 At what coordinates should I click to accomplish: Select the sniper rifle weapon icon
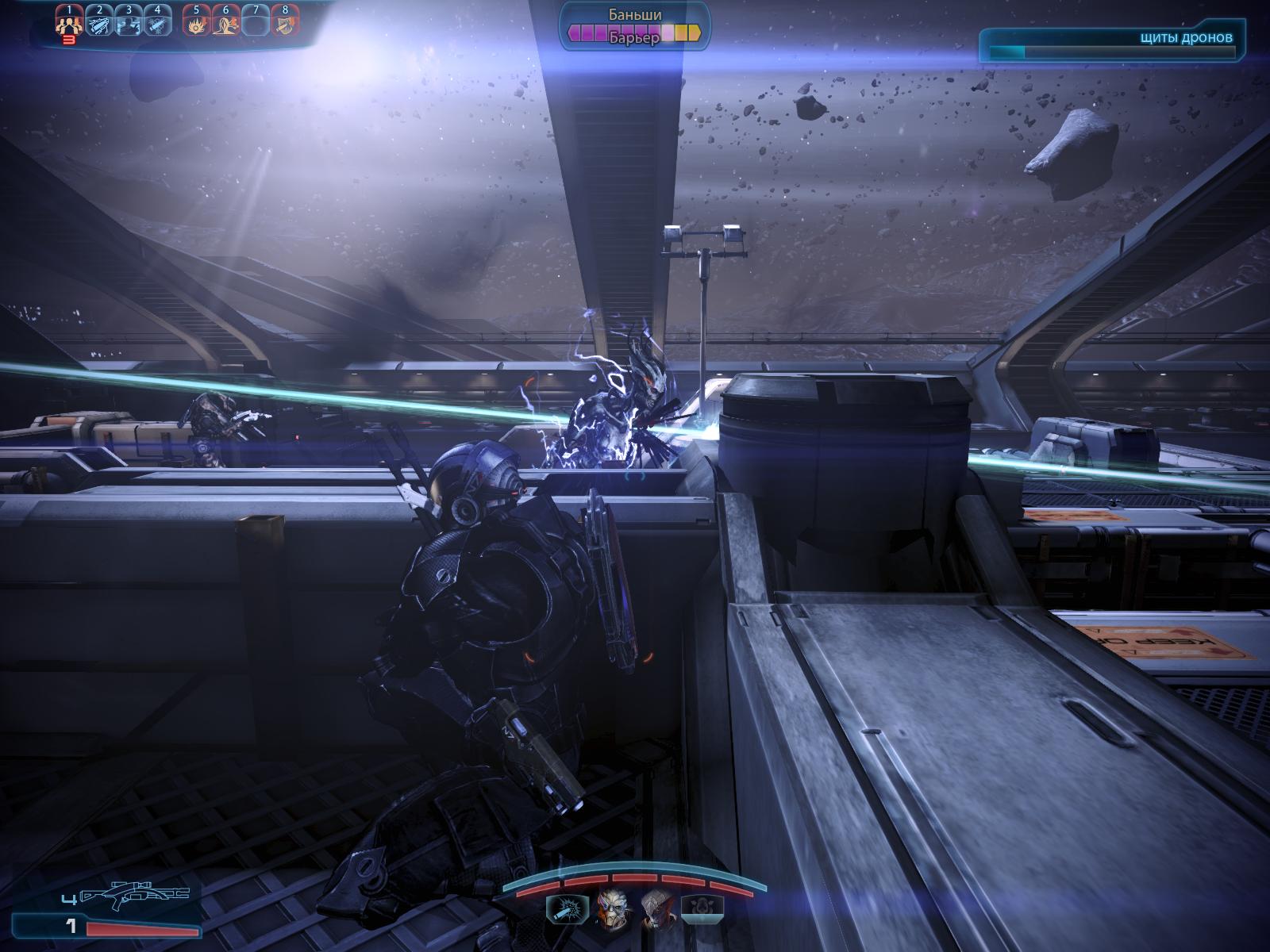137,897
